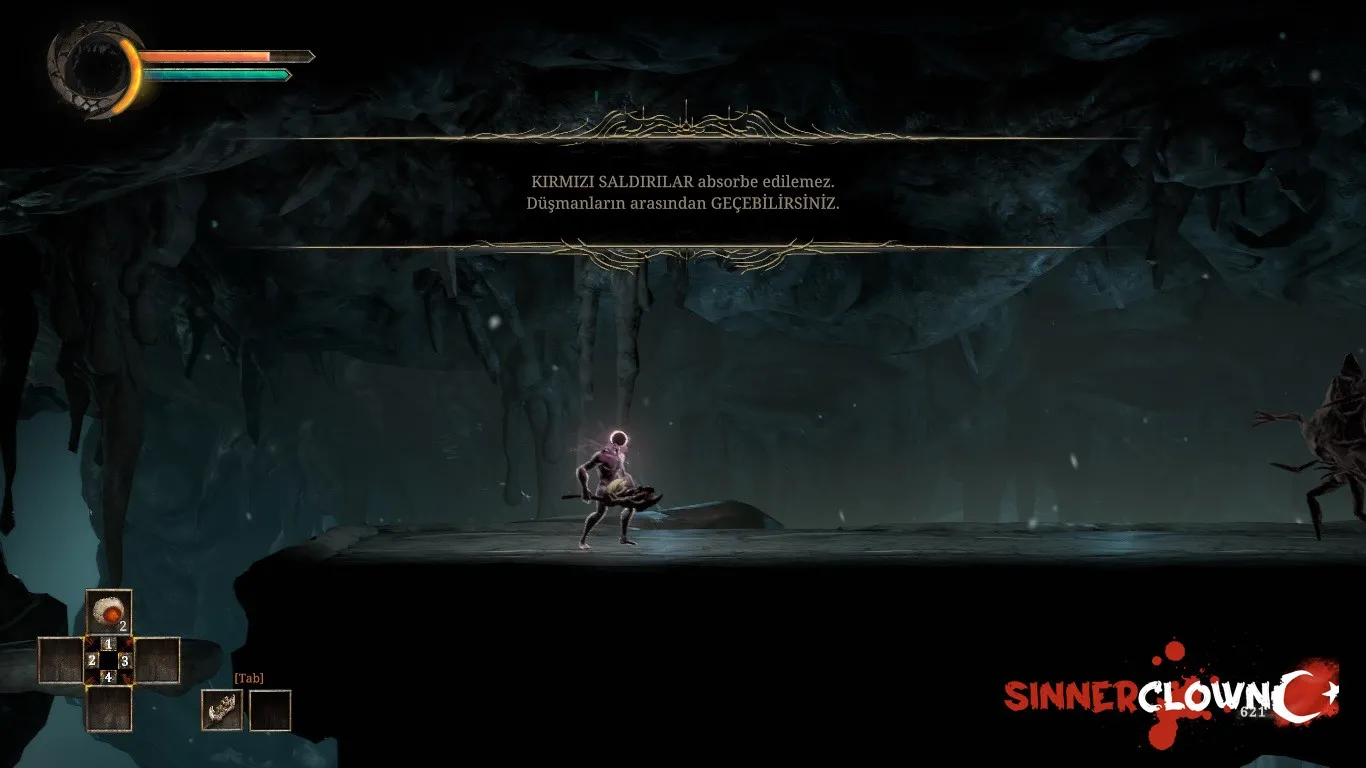Click the crescent moon character emblem
The height and width of the screenshot is (768, 1366).
(x=93, y=71)
